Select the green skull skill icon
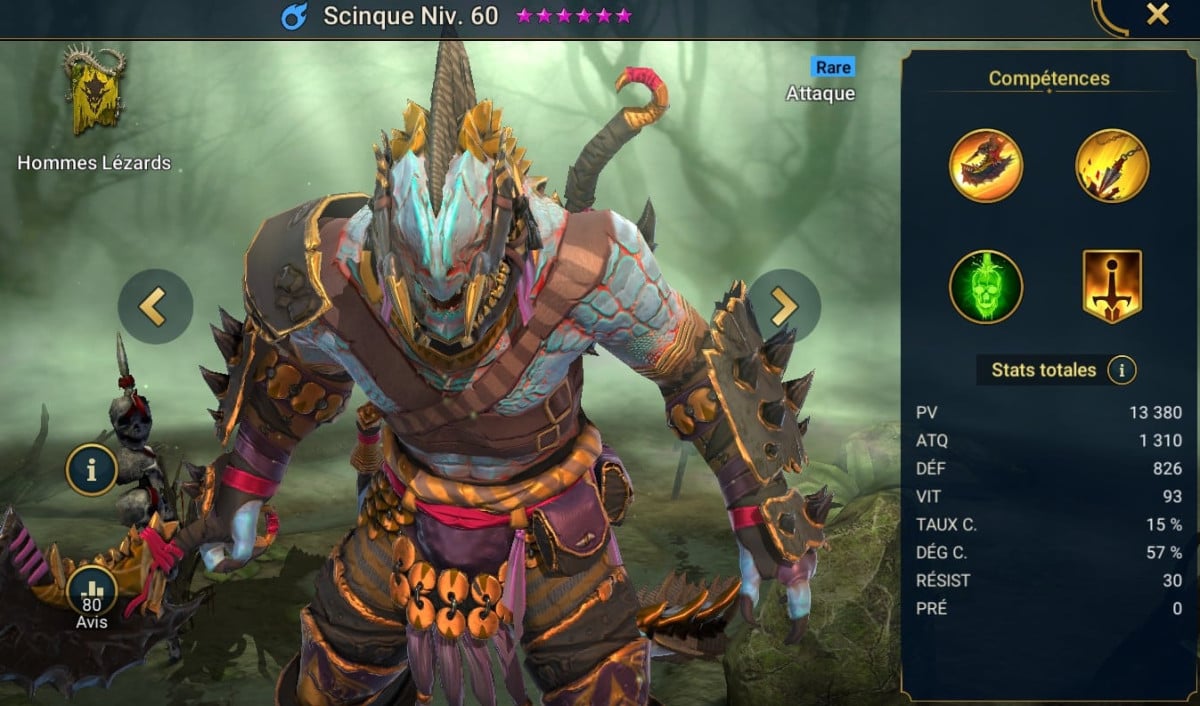This screenshot has width=1200, height=706. pyautogui.click(x=985, y=287)
